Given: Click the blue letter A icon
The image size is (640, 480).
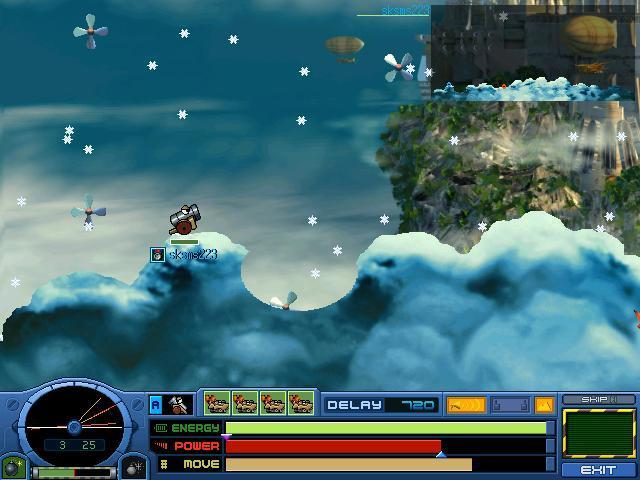Looking at the screenshot, I should click(156, 405).
